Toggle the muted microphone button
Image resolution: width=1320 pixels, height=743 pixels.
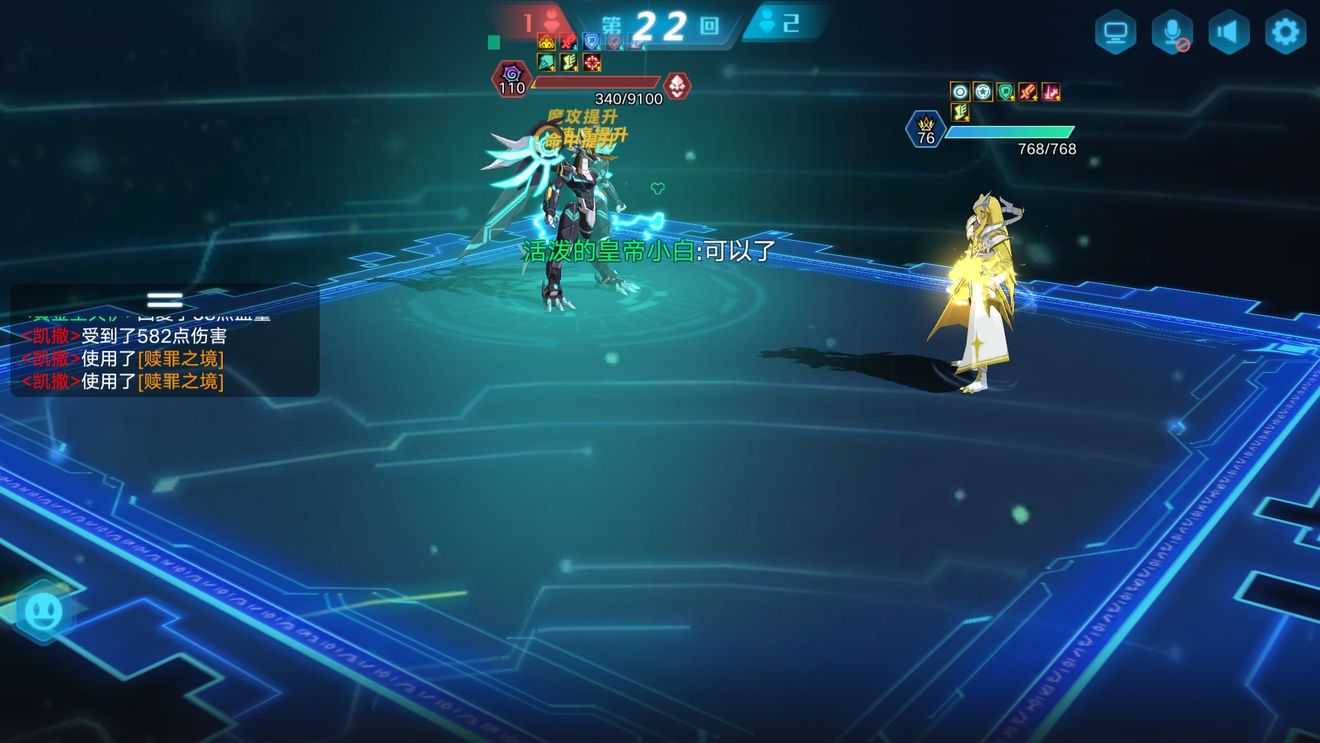(1171, 32)
